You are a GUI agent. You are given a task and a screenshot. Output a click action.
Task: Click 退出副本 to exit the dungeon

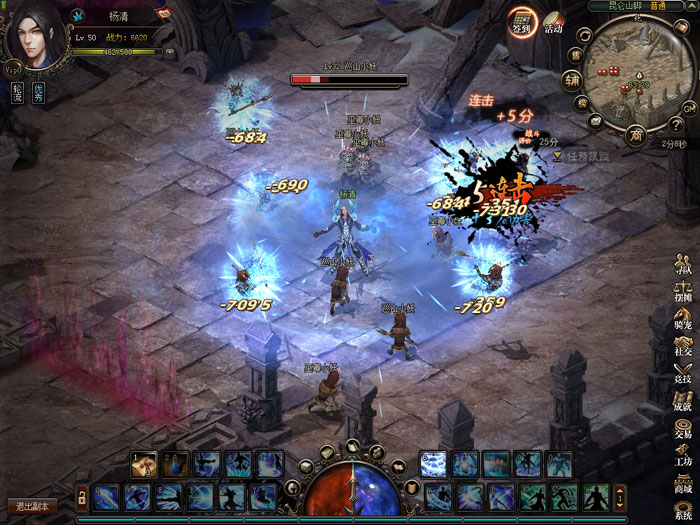31,506
